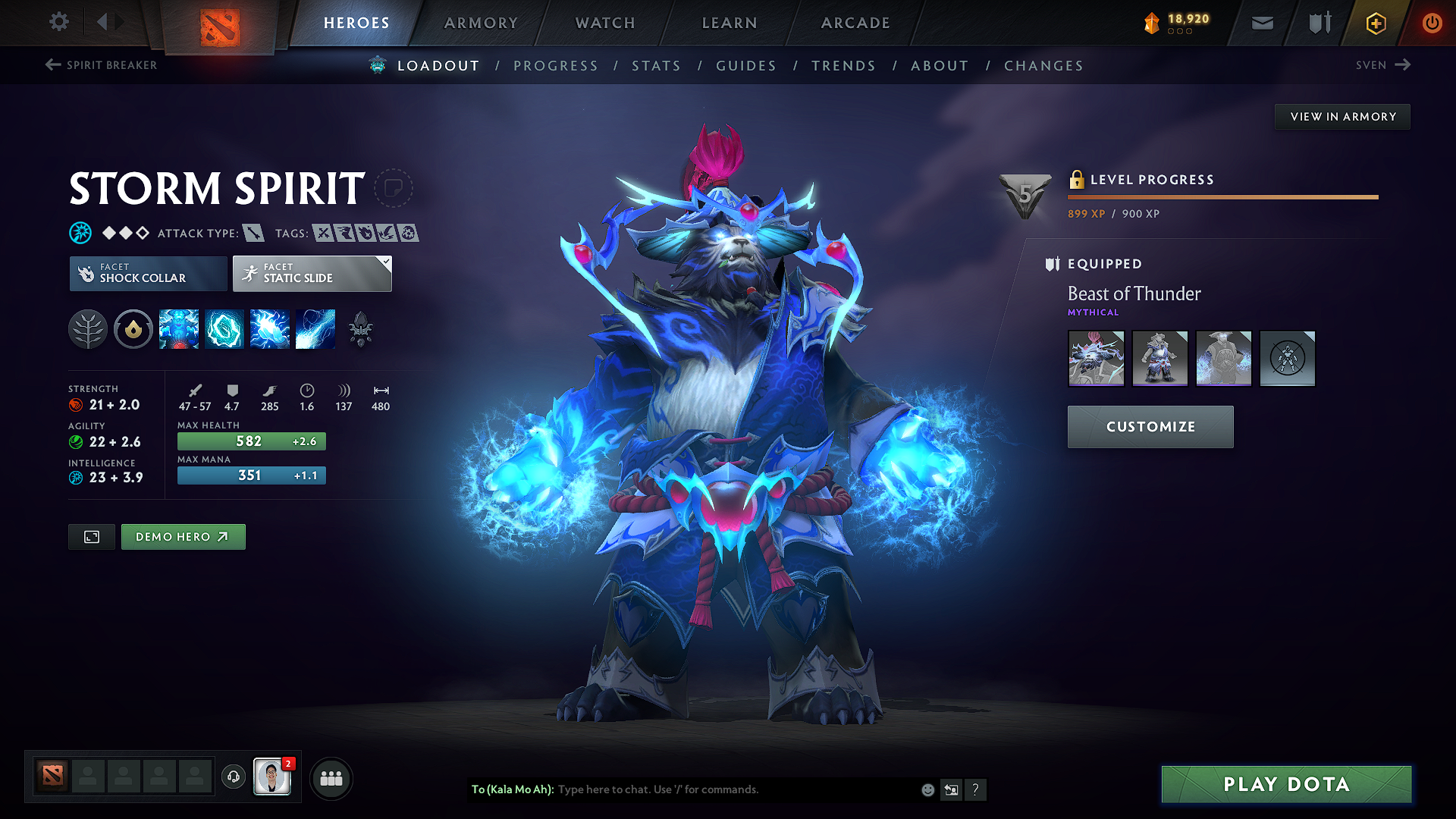Open Storm Spirit's talent tree icon
Screen dimensions: 1456x819
tap(88, 329)
